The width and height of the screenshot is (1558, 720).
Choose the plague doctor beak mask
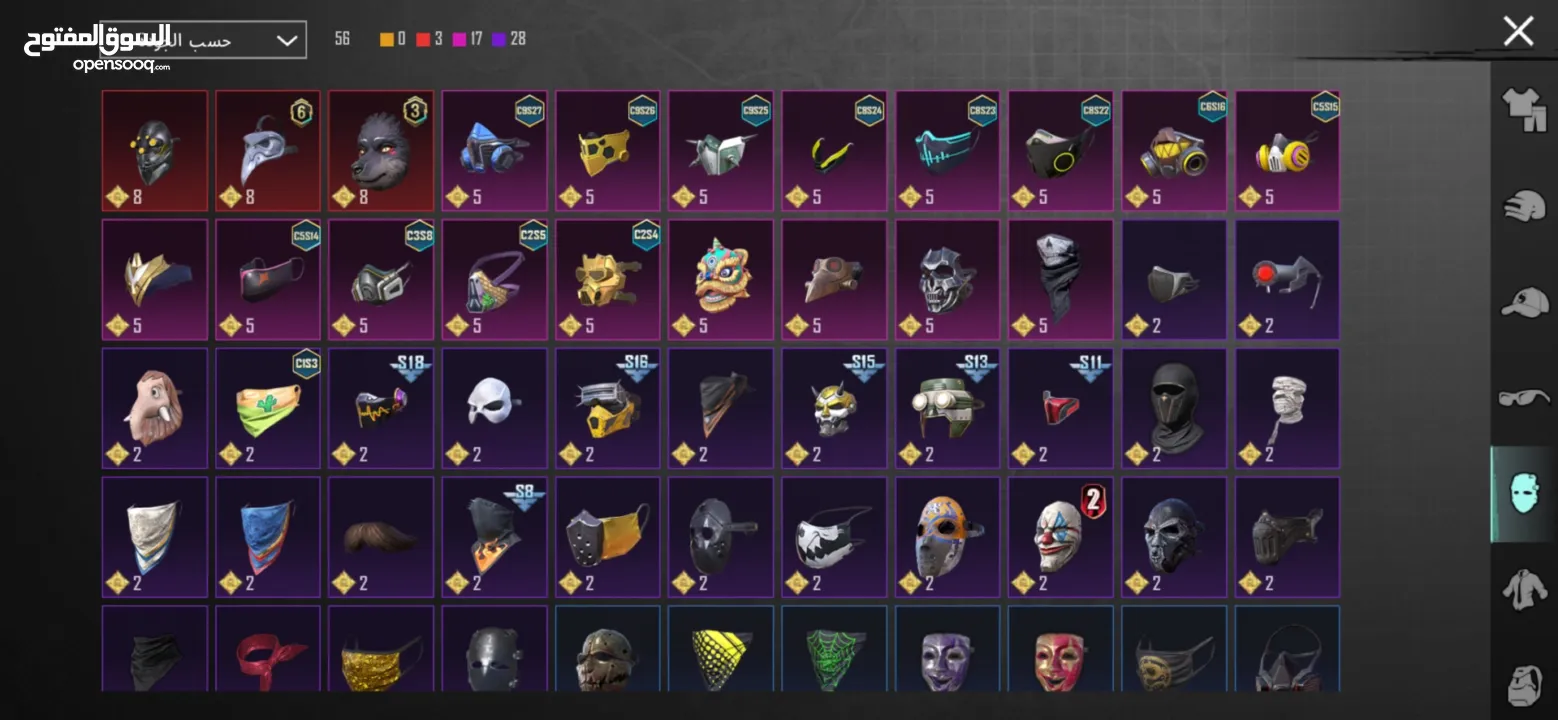click(268, 150)
